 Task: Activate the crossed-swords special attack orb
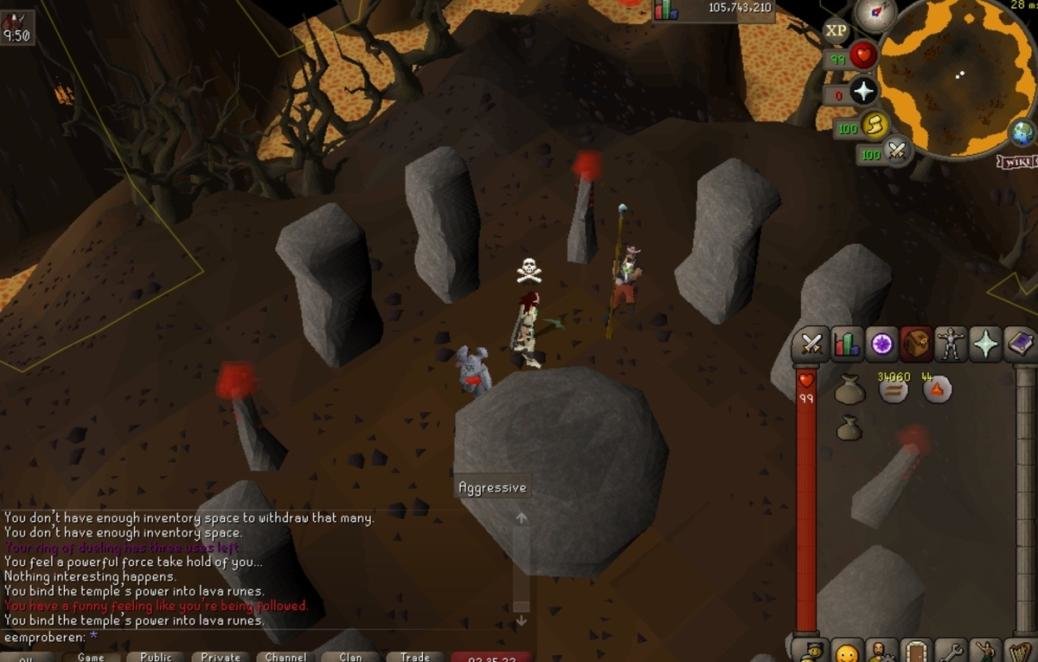[897, 152]
